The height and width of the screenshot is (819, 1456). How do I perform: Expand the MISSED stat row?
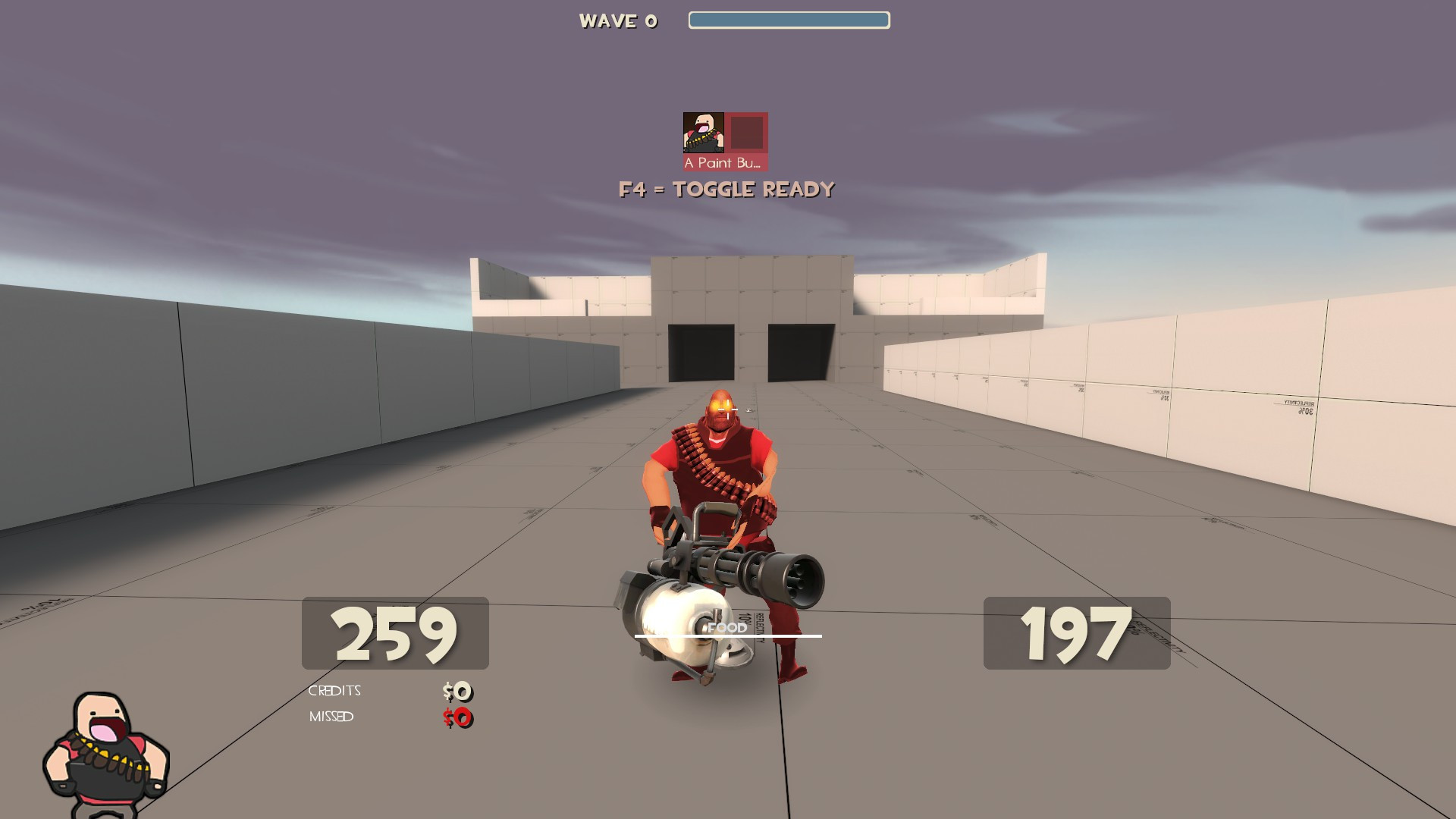point(331,716)
